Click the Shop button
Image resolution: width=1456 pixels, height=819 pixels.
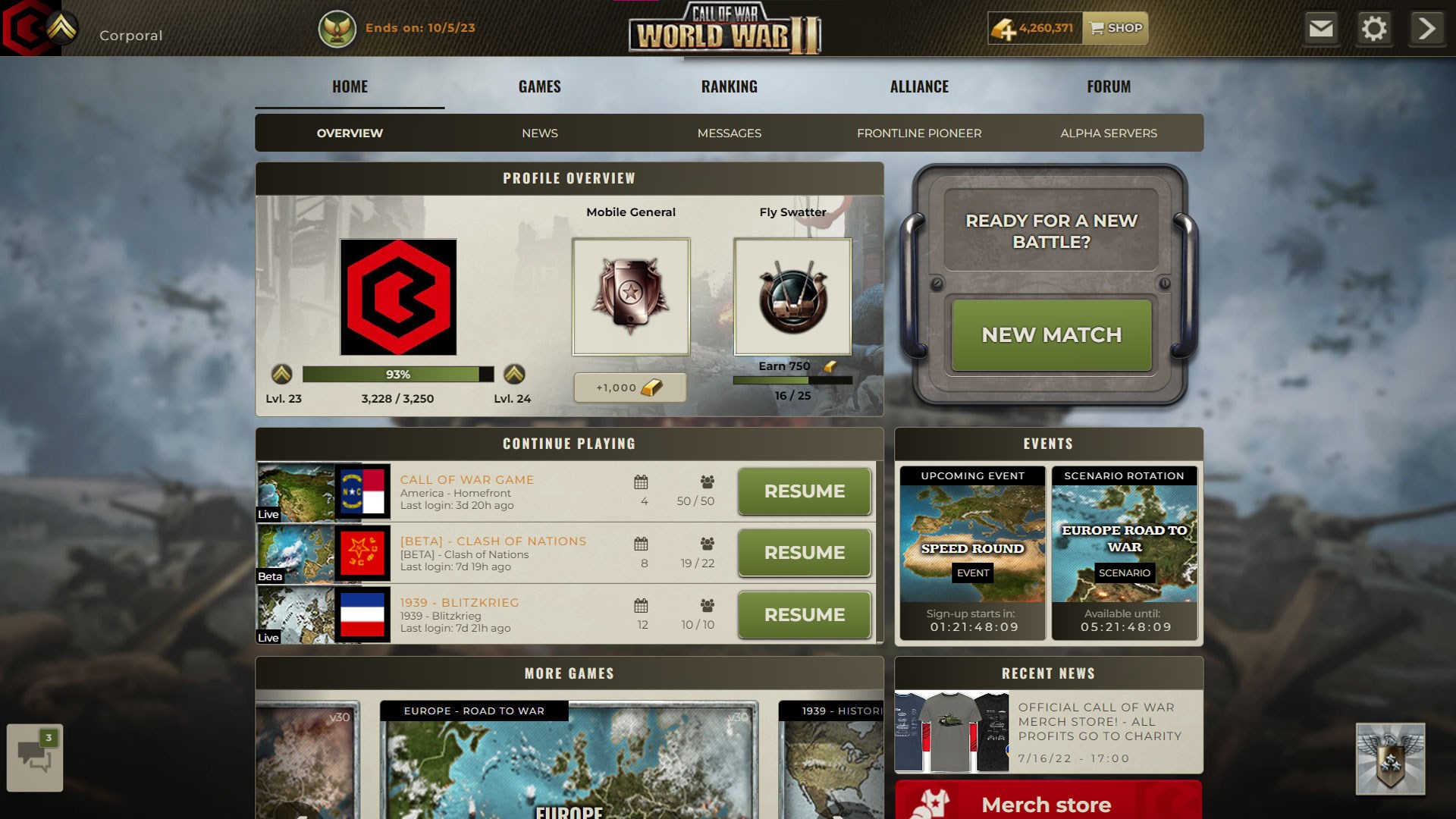pyautogui.click(x=1115, y=28)
